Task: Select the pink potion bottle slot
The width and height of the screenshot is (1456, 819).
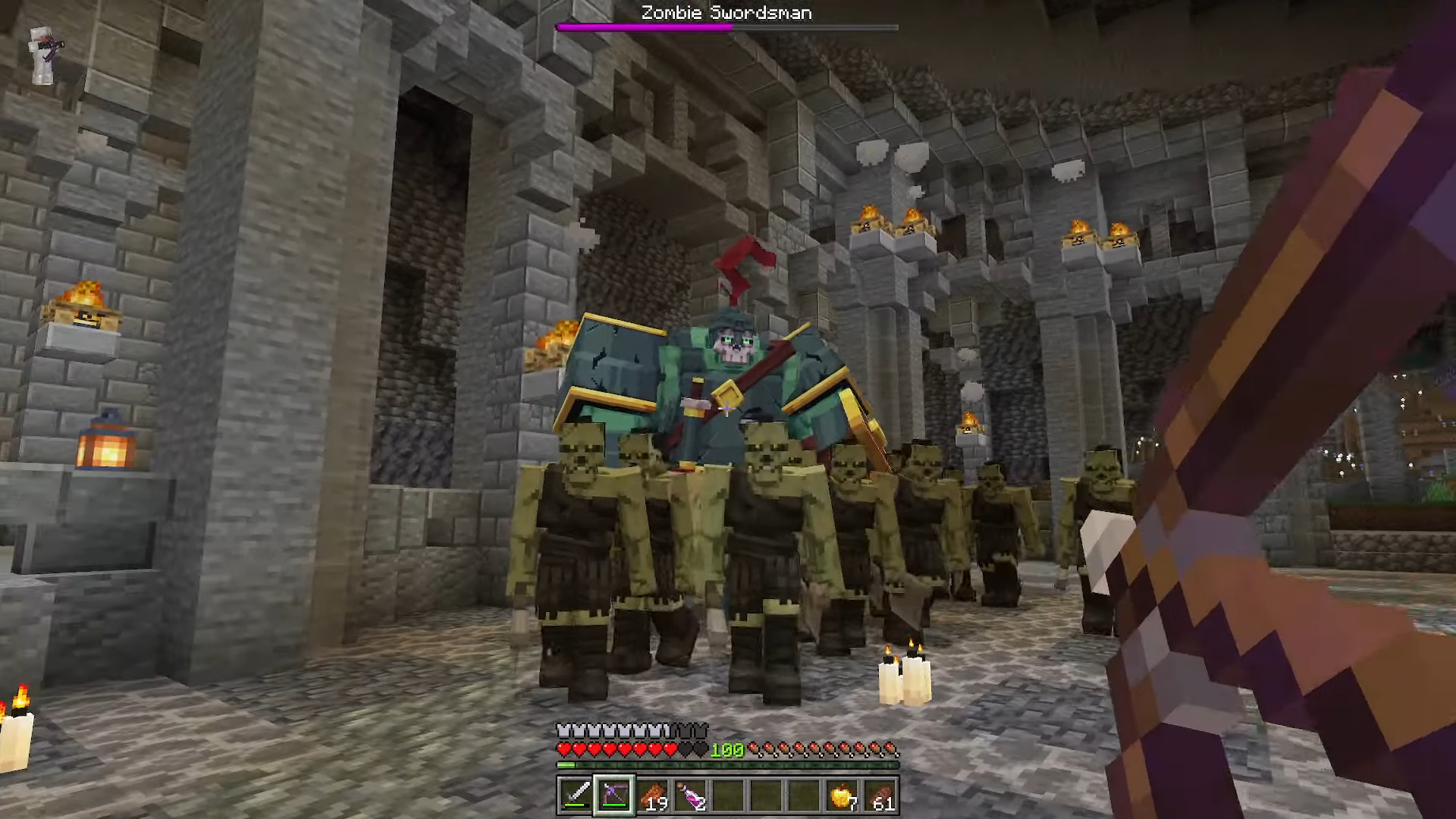Action: click(690, 795)
